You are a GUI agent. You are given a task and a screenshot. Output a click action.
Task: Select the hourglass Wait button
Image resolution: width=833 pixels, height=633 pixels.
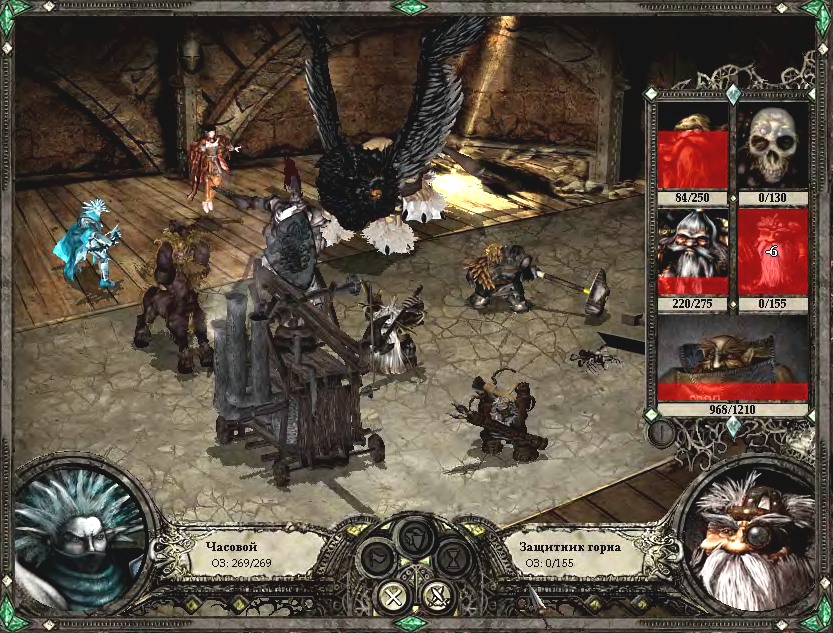tap(452, 556)
